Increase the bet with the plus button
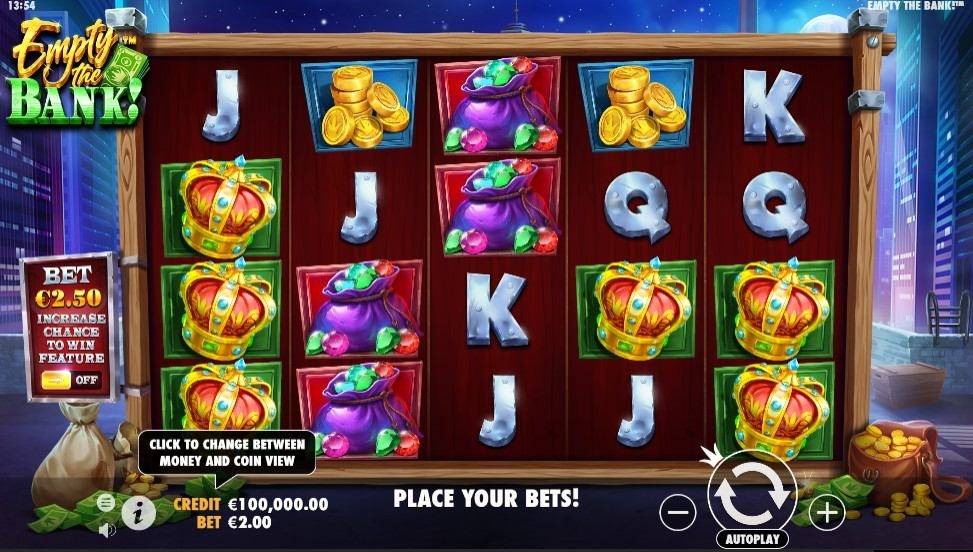This screenshot has height=552, width=973. coord(827,513)
